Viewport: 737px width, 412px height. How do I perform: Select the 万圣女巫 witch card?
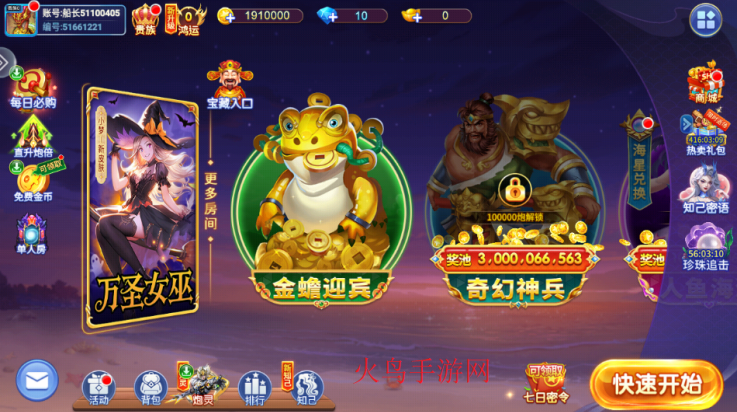[x=140, y=200]
